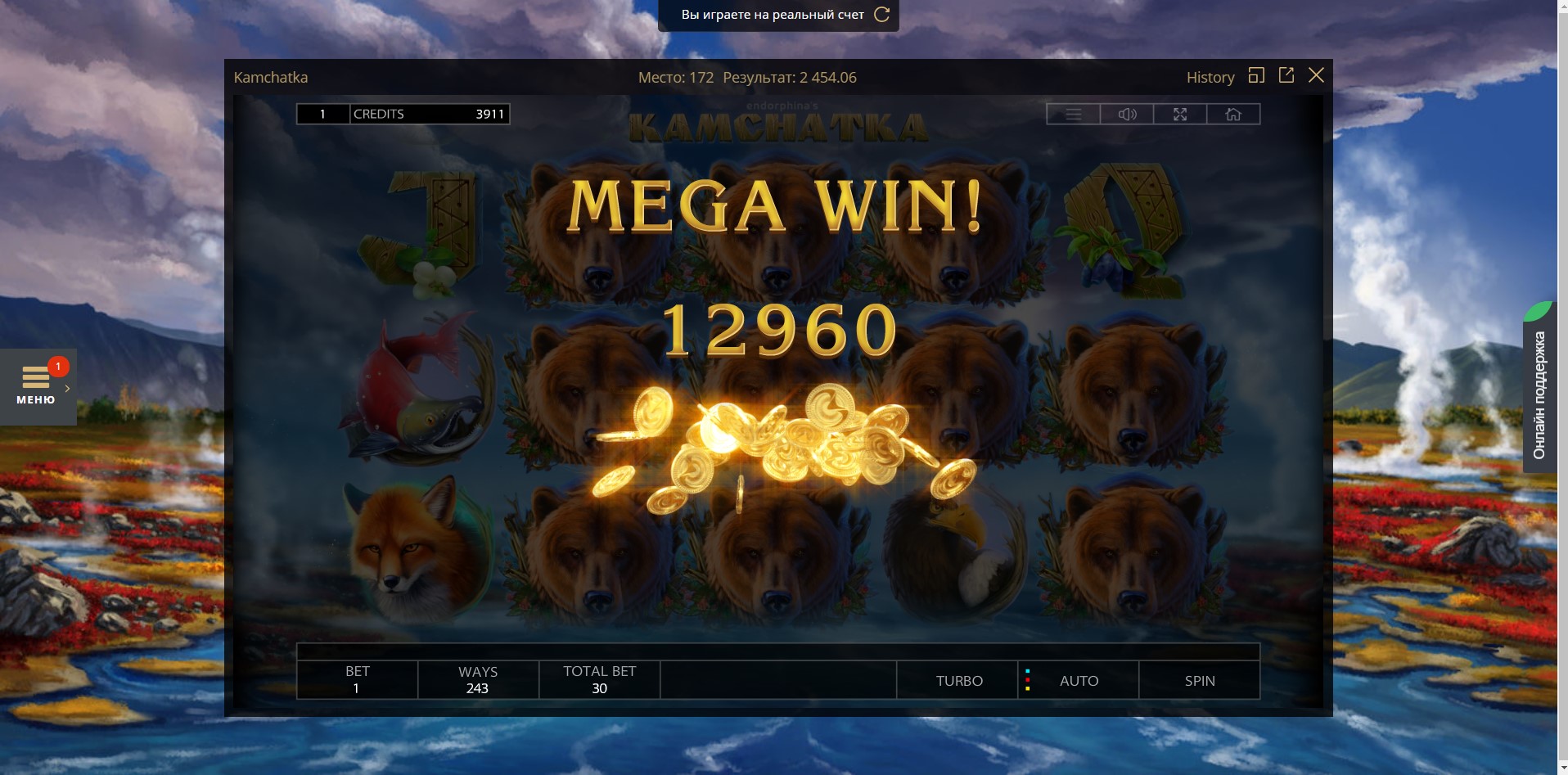Image resolution: width=1568 pixels, height=775 pixels.
Task: Open the in-game hamburger menu
Action: click(1075, 114)
